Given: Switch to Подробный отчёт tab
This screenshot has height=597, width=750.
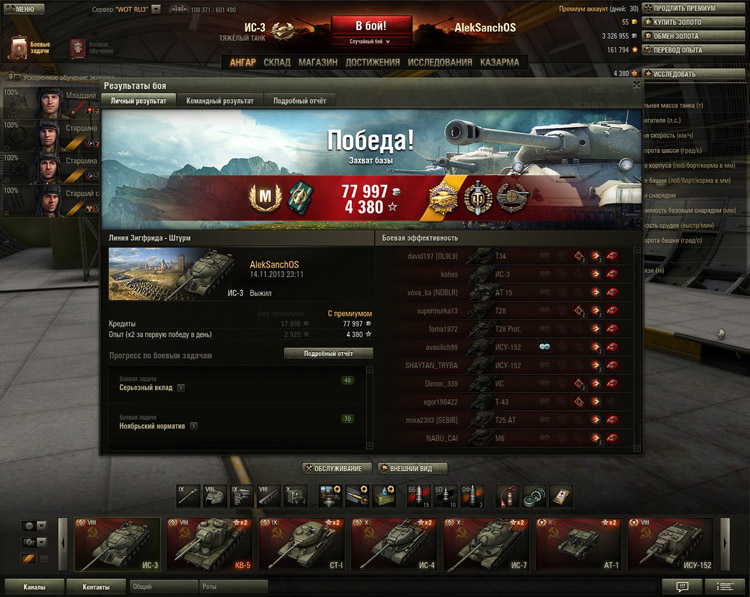Looking at the screenshot, I should click(296, 101).
